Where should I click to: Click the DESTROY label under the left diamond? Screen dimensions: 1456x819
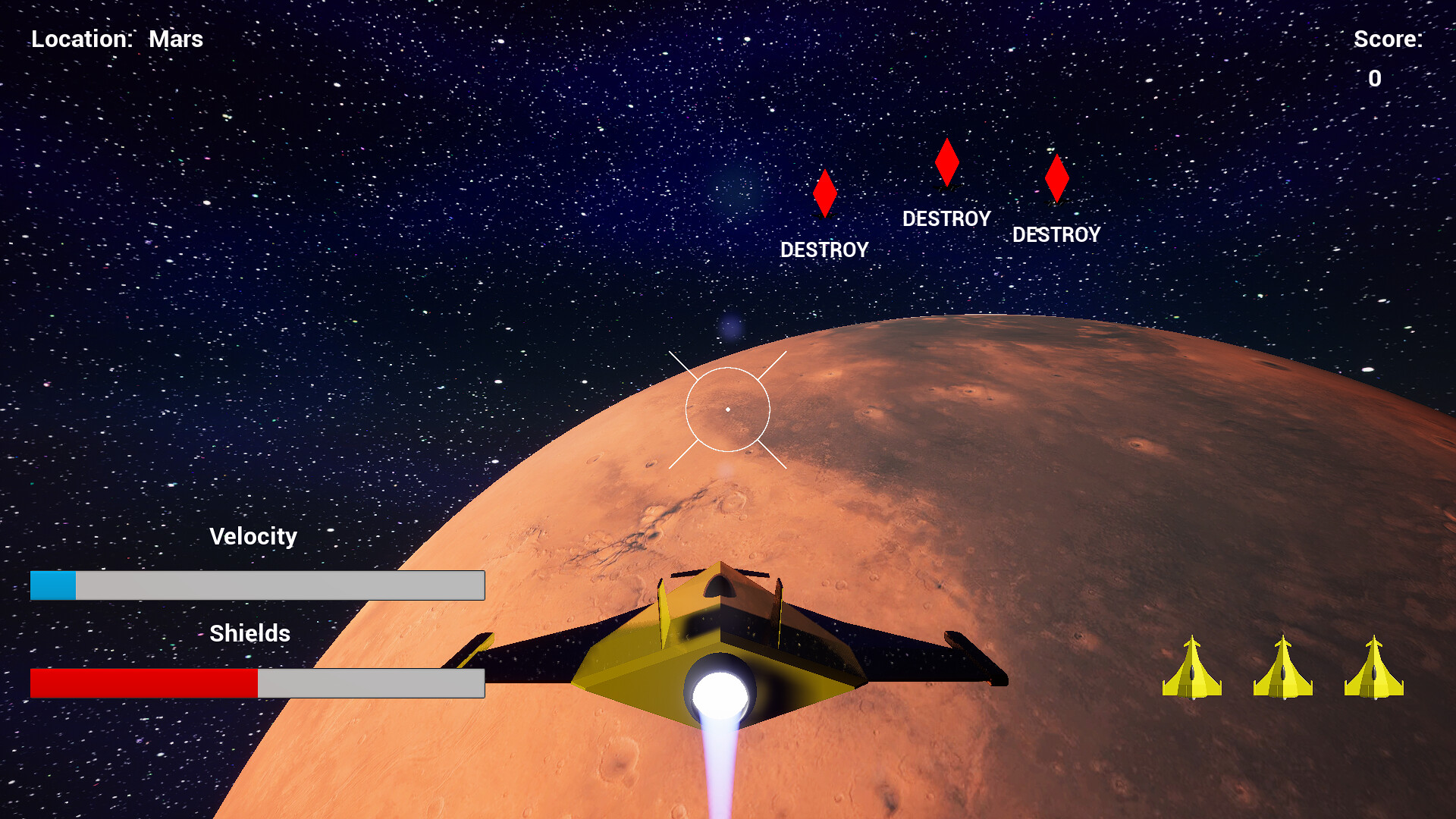(x=824, y=249)
